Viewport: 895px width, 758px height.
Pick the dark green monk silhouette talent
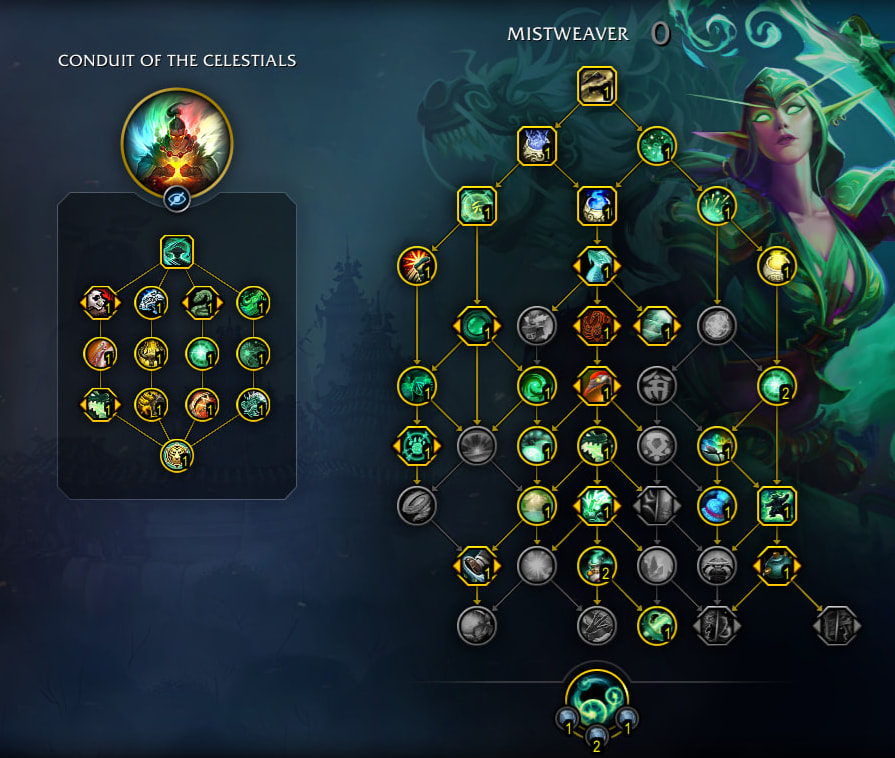click(x=777, y=506)
